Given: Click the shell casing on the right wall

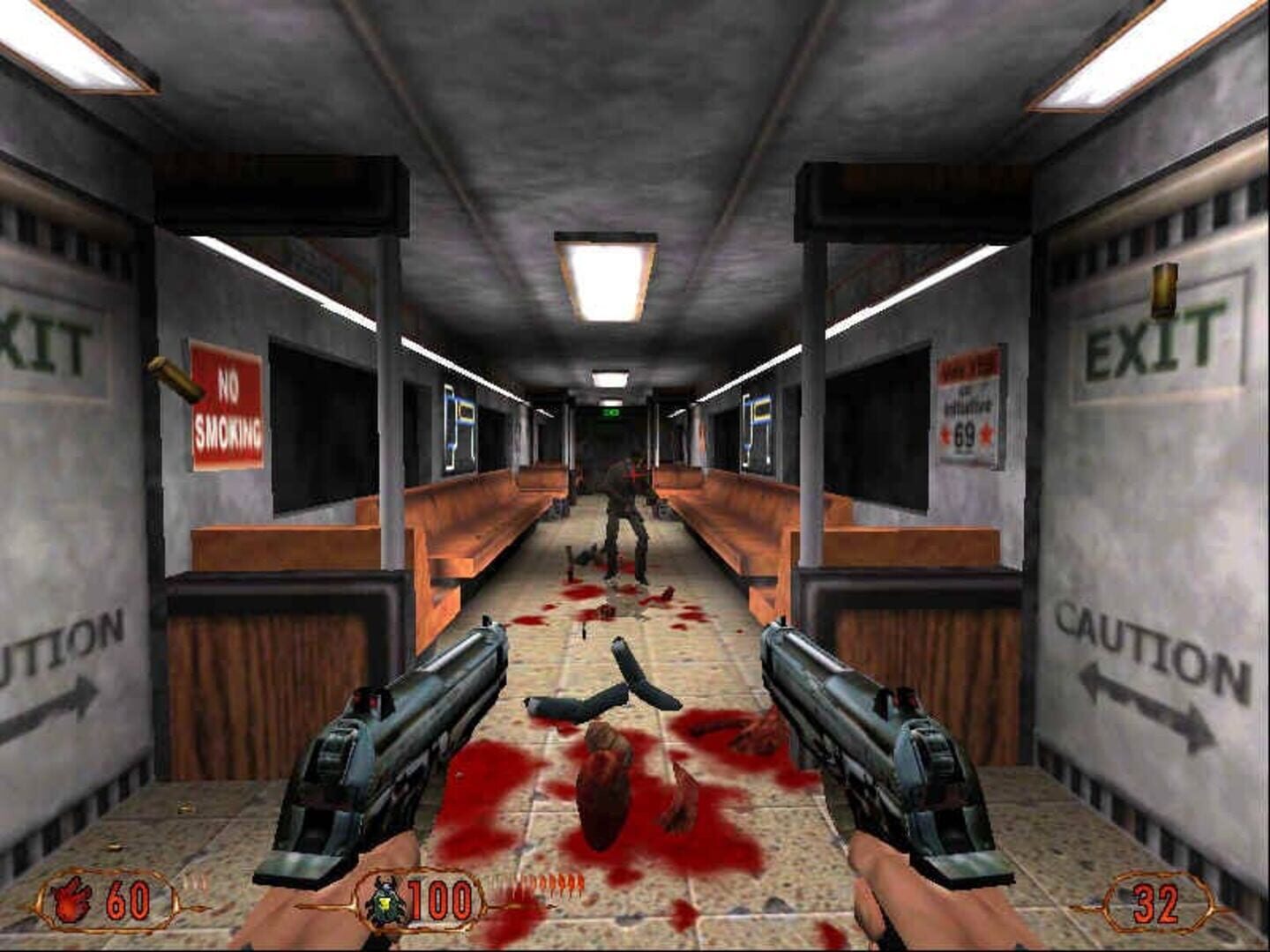Looking at the screenshot, I should click(x=1163, y=291).
